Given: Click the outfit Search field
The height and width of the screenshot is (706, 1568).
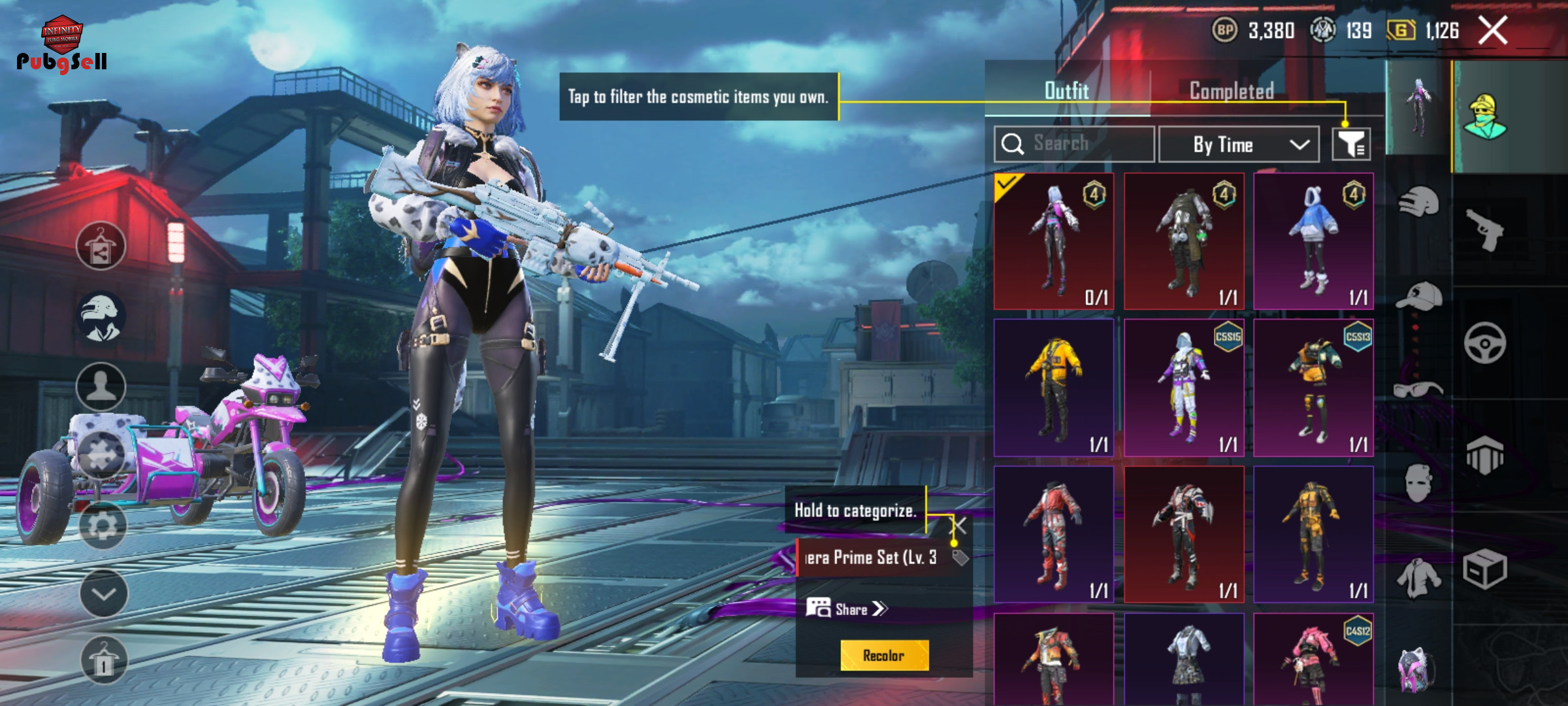Looking at the screenshot, I should [x=1074, y=144].
